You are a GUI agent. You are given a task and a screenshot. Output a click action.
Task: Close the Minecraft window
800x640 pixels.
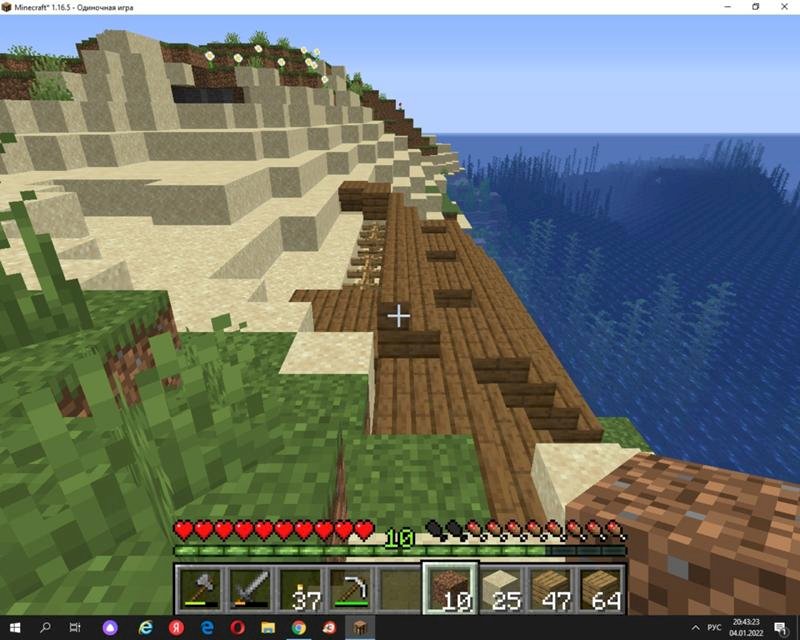[x=783, y=7]
